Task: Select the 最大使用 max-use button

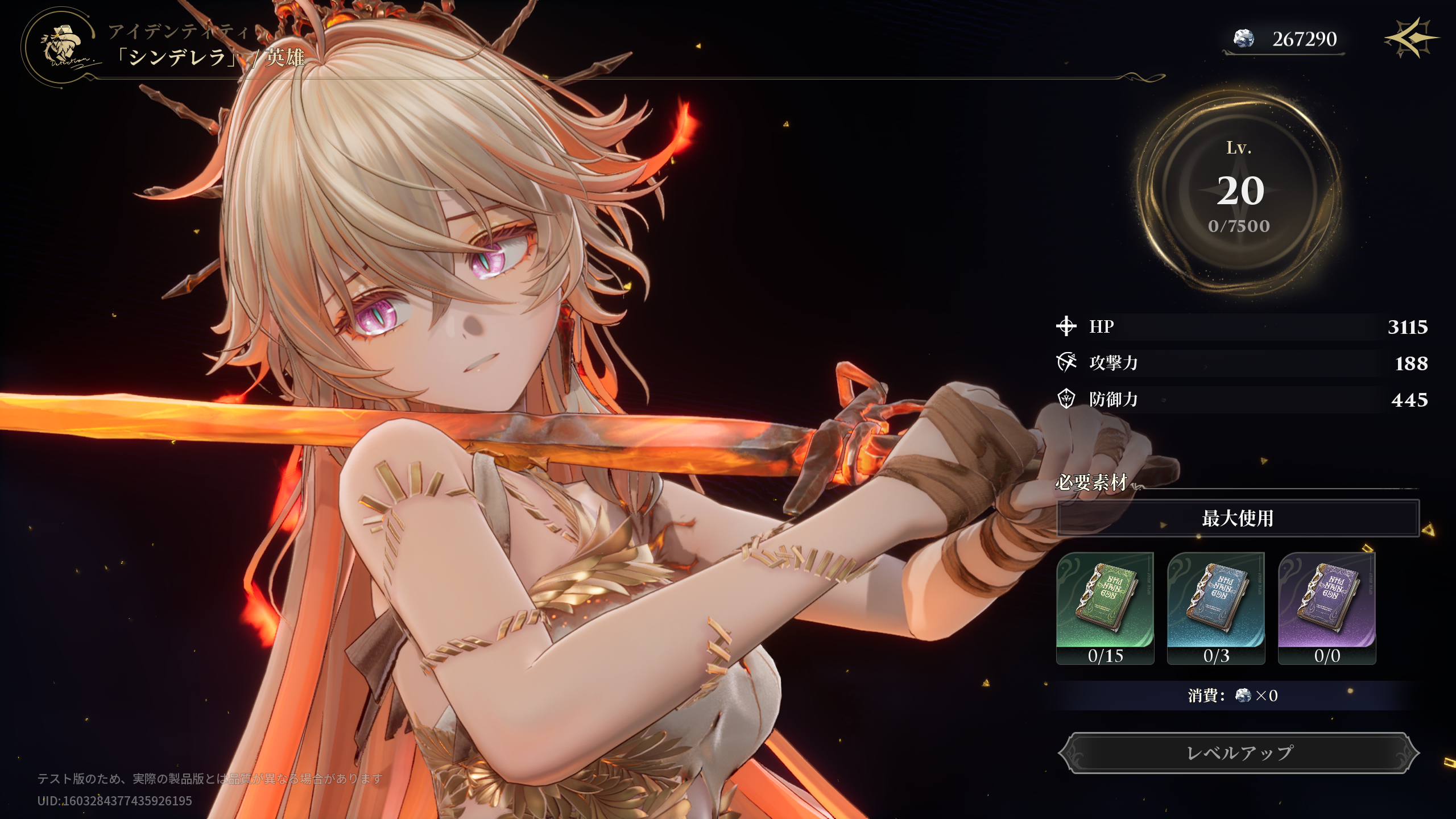Action: [x=1238, y=518]
